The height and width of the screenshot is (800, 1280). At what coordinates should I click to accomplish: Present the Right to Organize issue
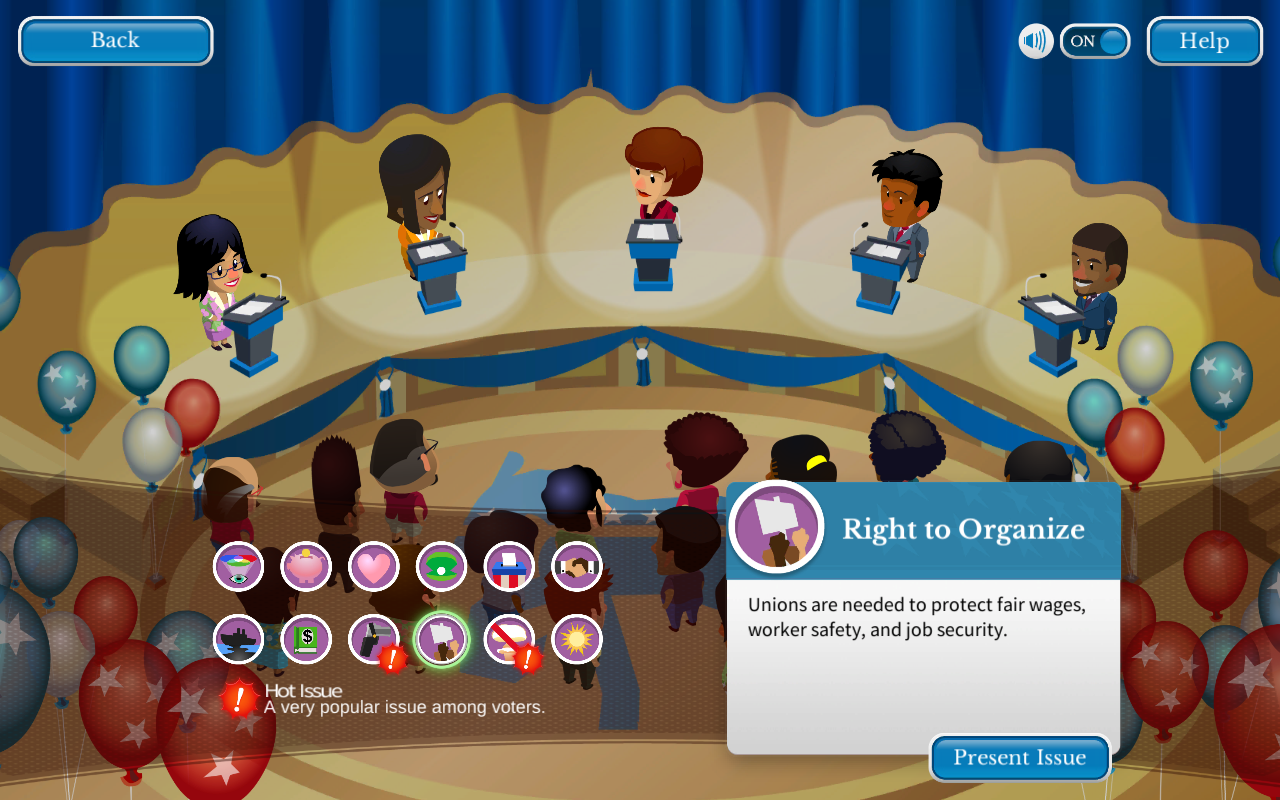point(1019,758)
